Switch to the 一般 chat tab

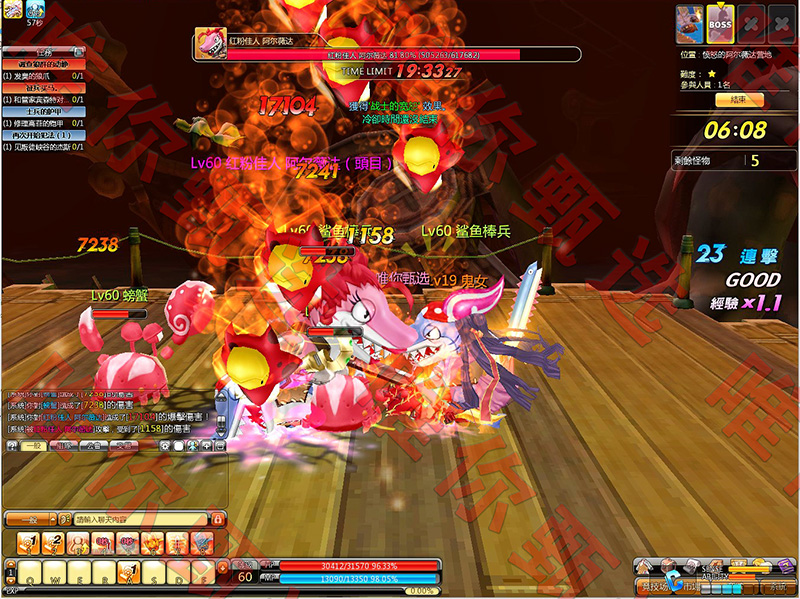[33, 446]
